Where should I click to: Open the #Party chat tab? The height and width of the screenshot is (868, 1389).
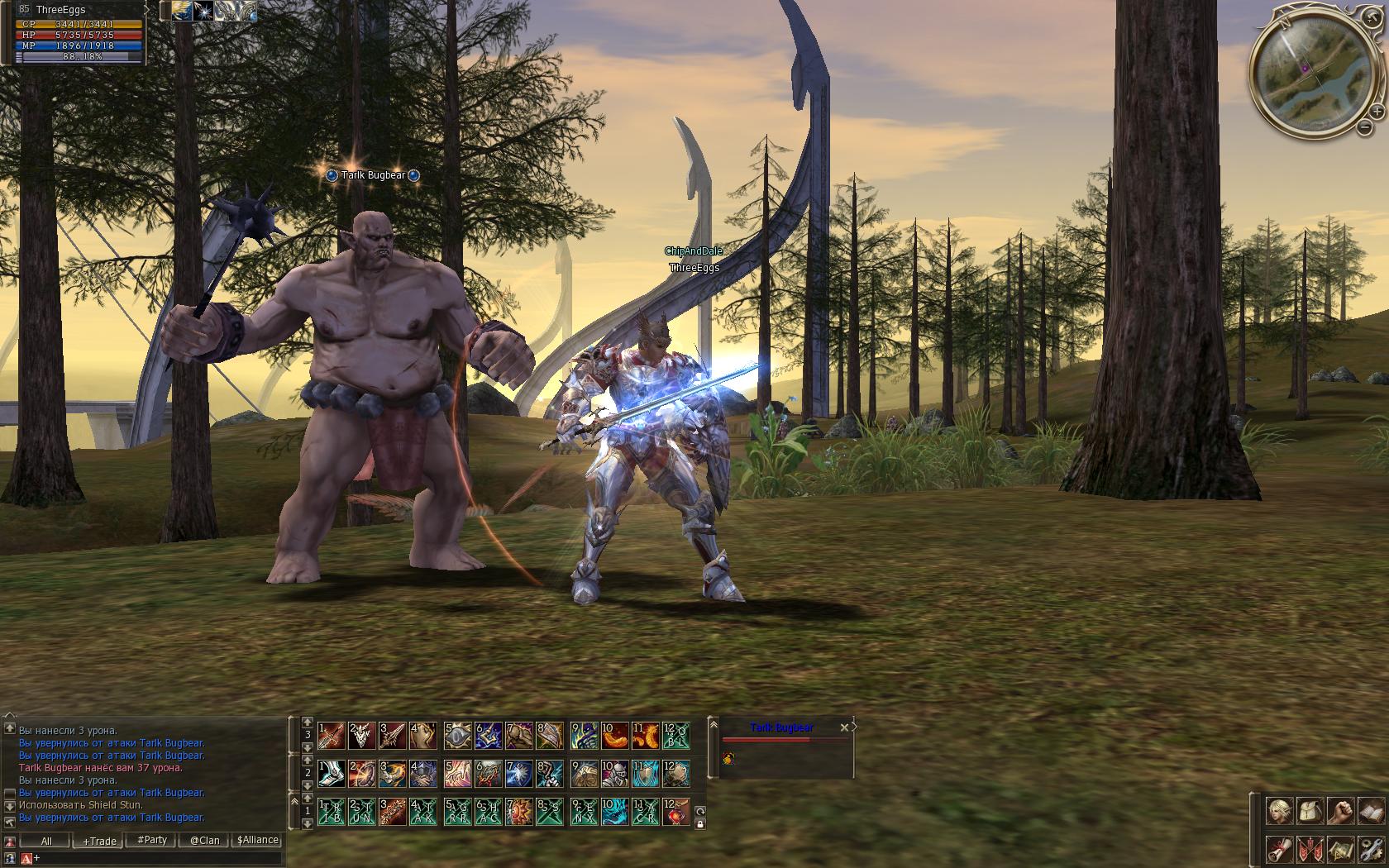152,841
